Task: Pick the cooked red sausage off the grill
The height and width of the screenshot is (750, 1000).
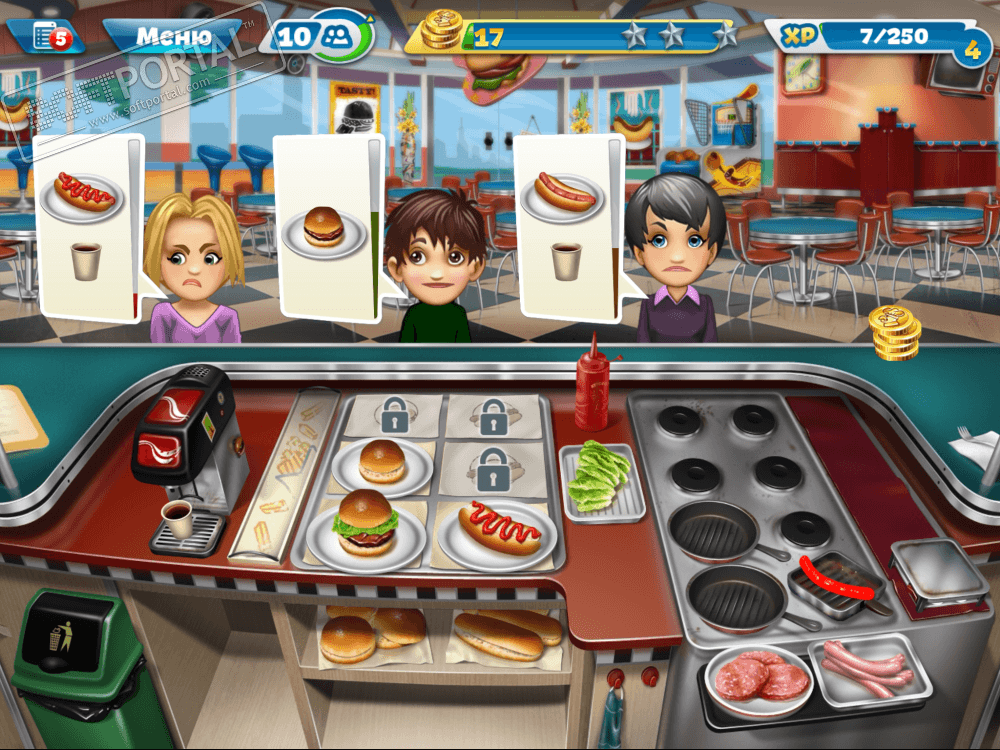Action: [x=833, y=585]
